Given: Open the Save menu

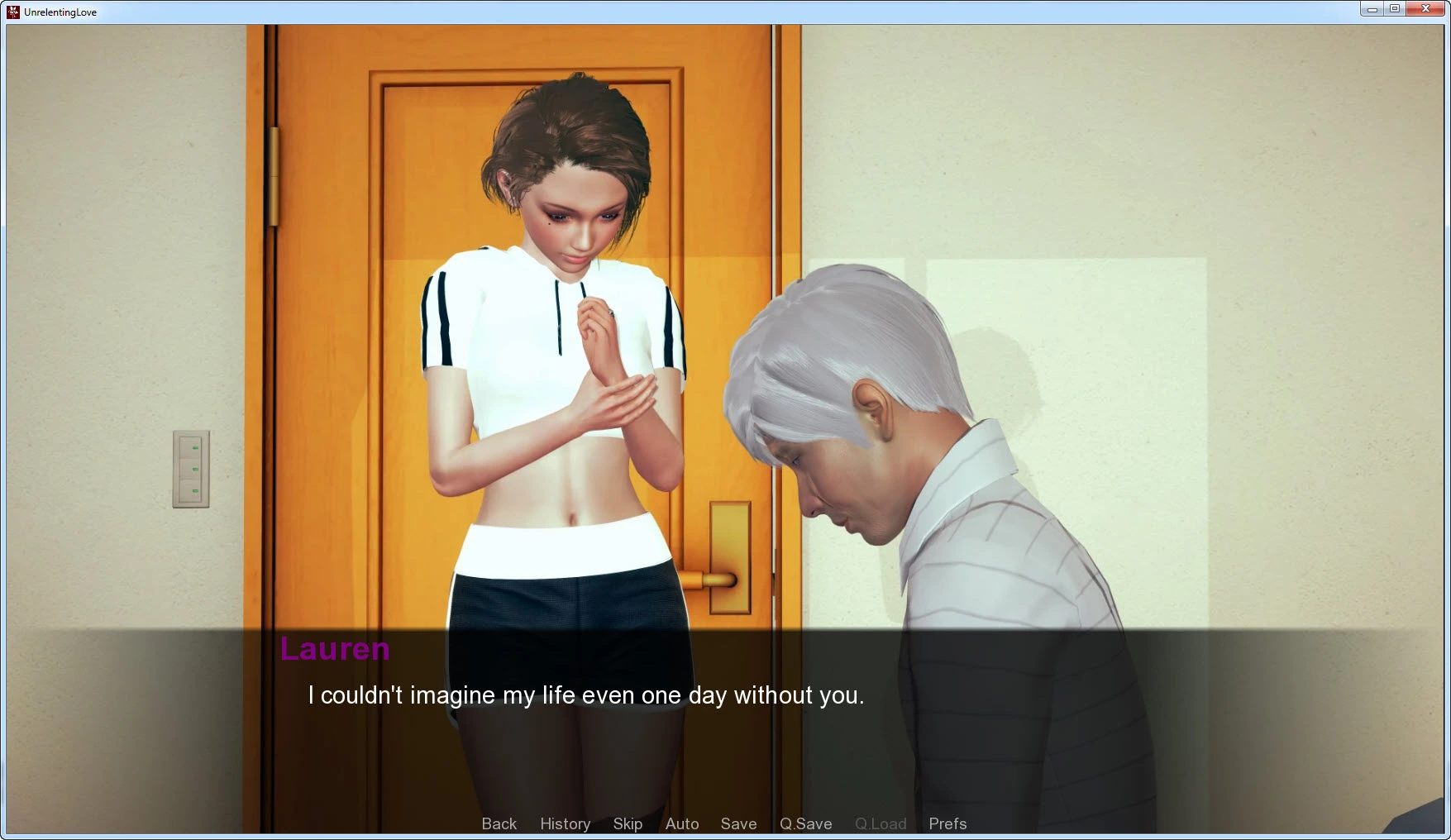Looking at the screenshot, I should coord(738,823).
